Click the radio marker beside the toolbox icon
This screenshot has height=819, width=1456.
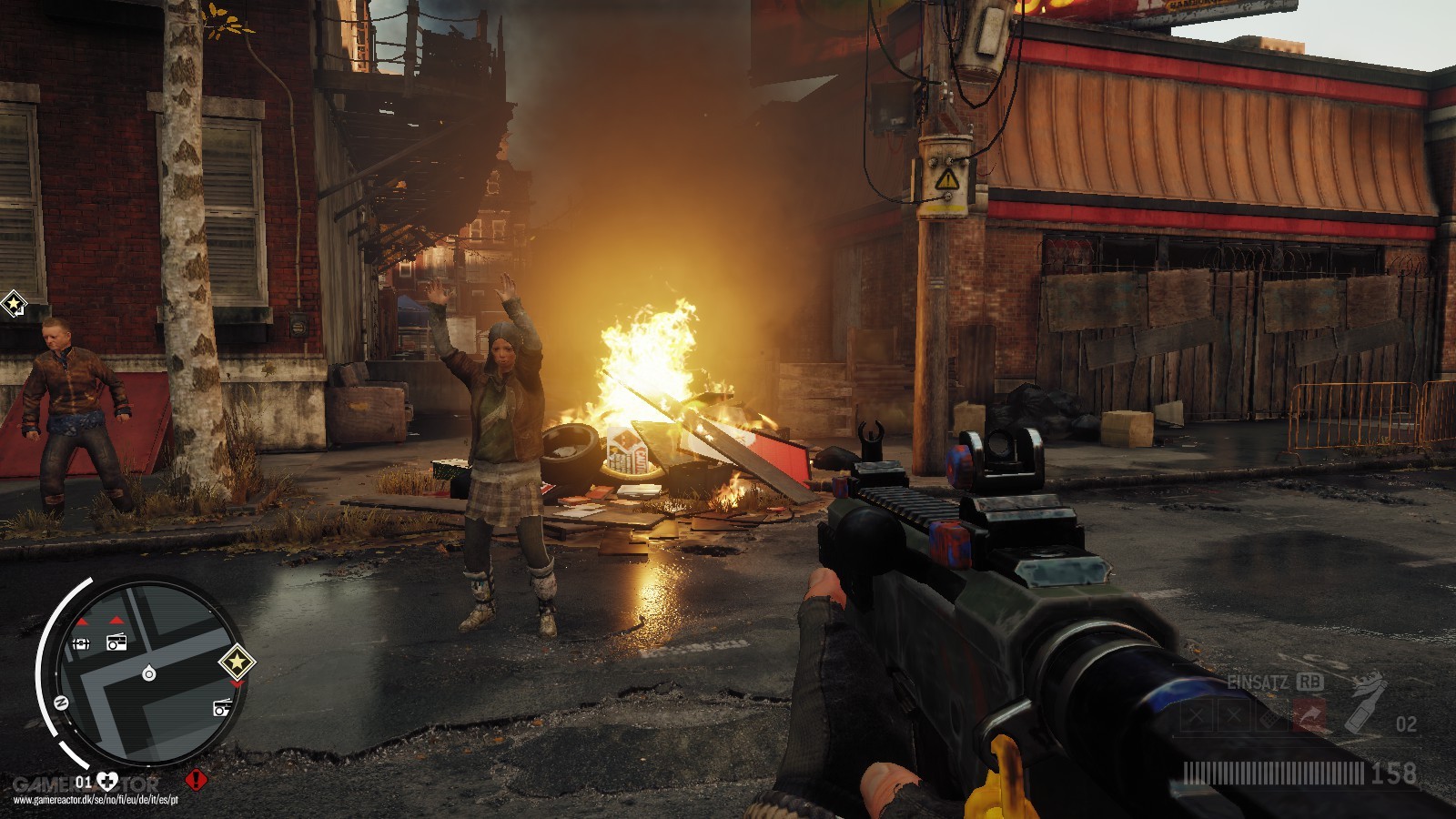click(116, 642)
